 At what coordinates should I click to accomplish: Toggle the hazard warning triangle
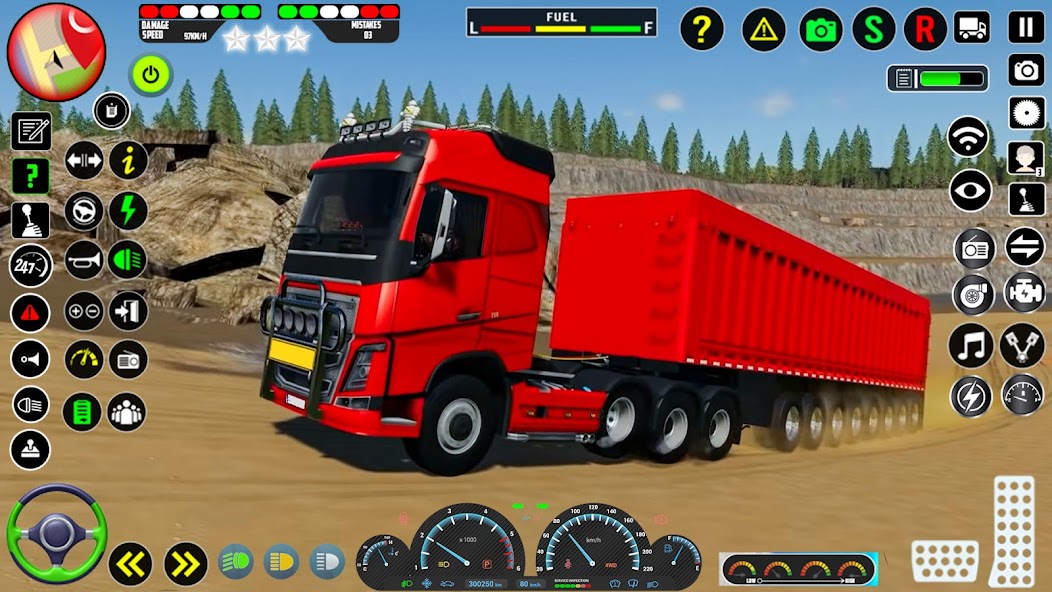pyautogui.click(x=763, y=29)
